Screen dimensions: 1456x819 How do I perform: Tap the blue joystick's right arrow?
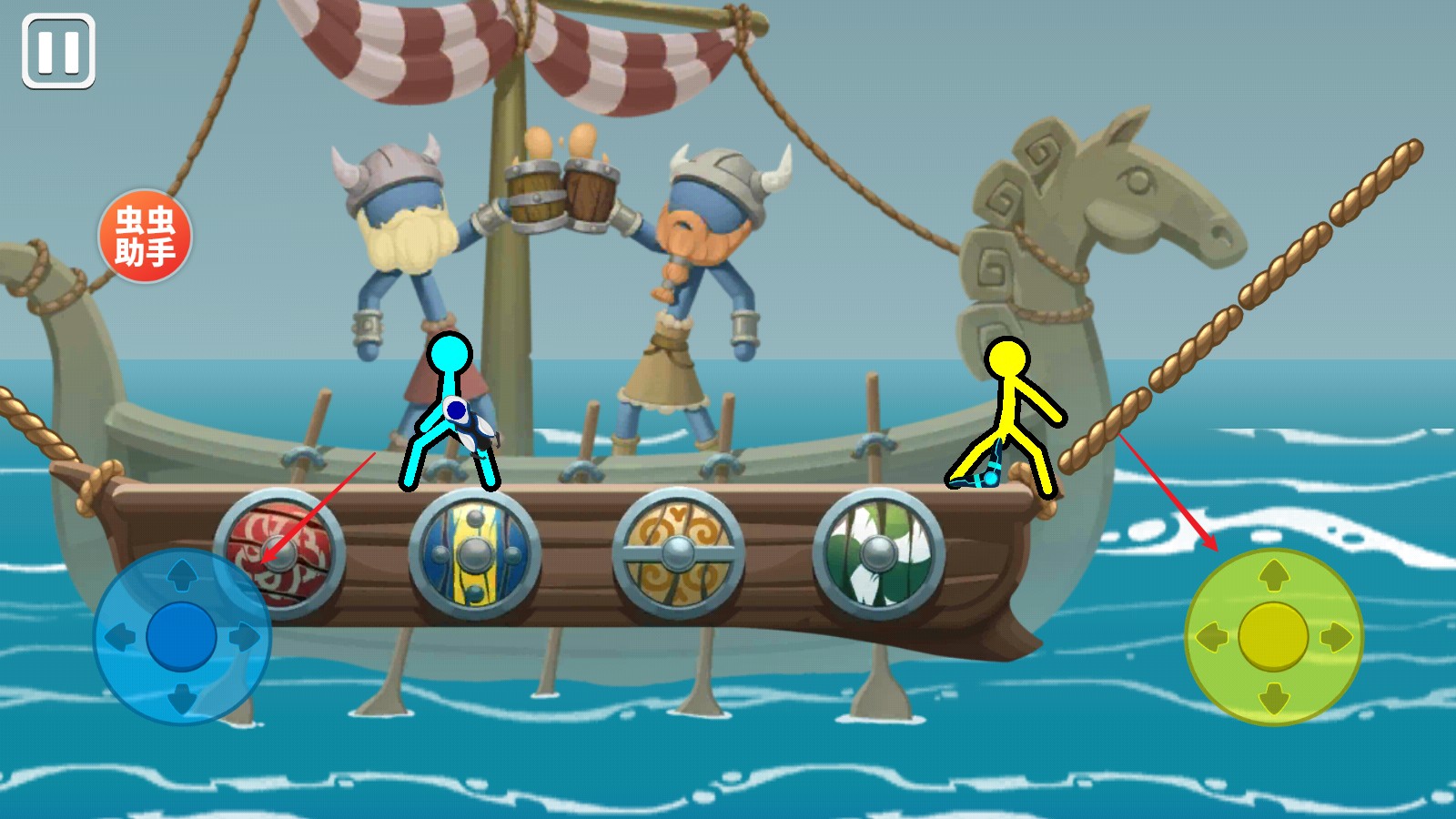(244, 636)
